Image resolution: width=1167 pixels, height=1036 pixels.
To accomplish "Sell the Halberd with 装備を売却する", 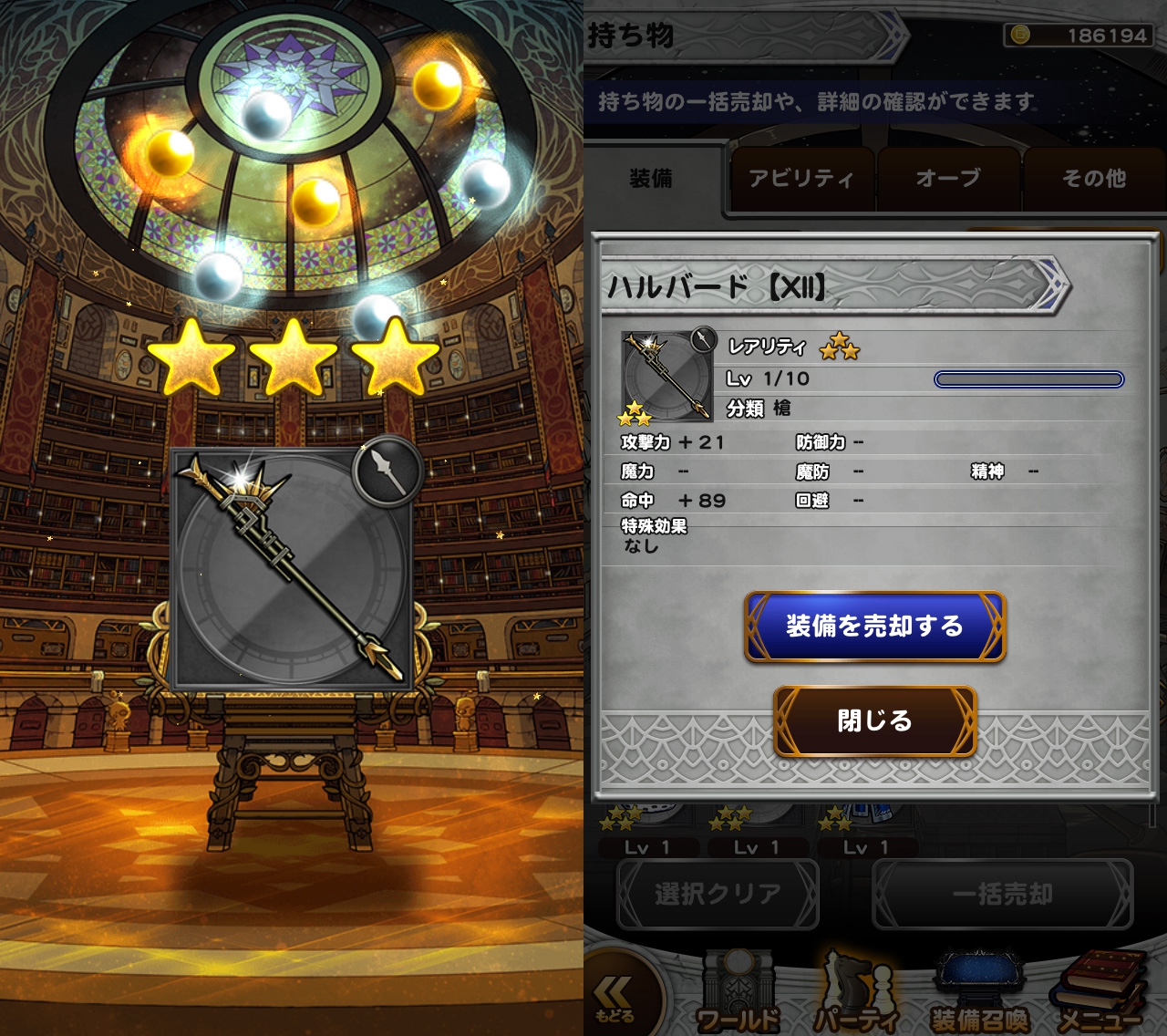I will pos(874,627).
